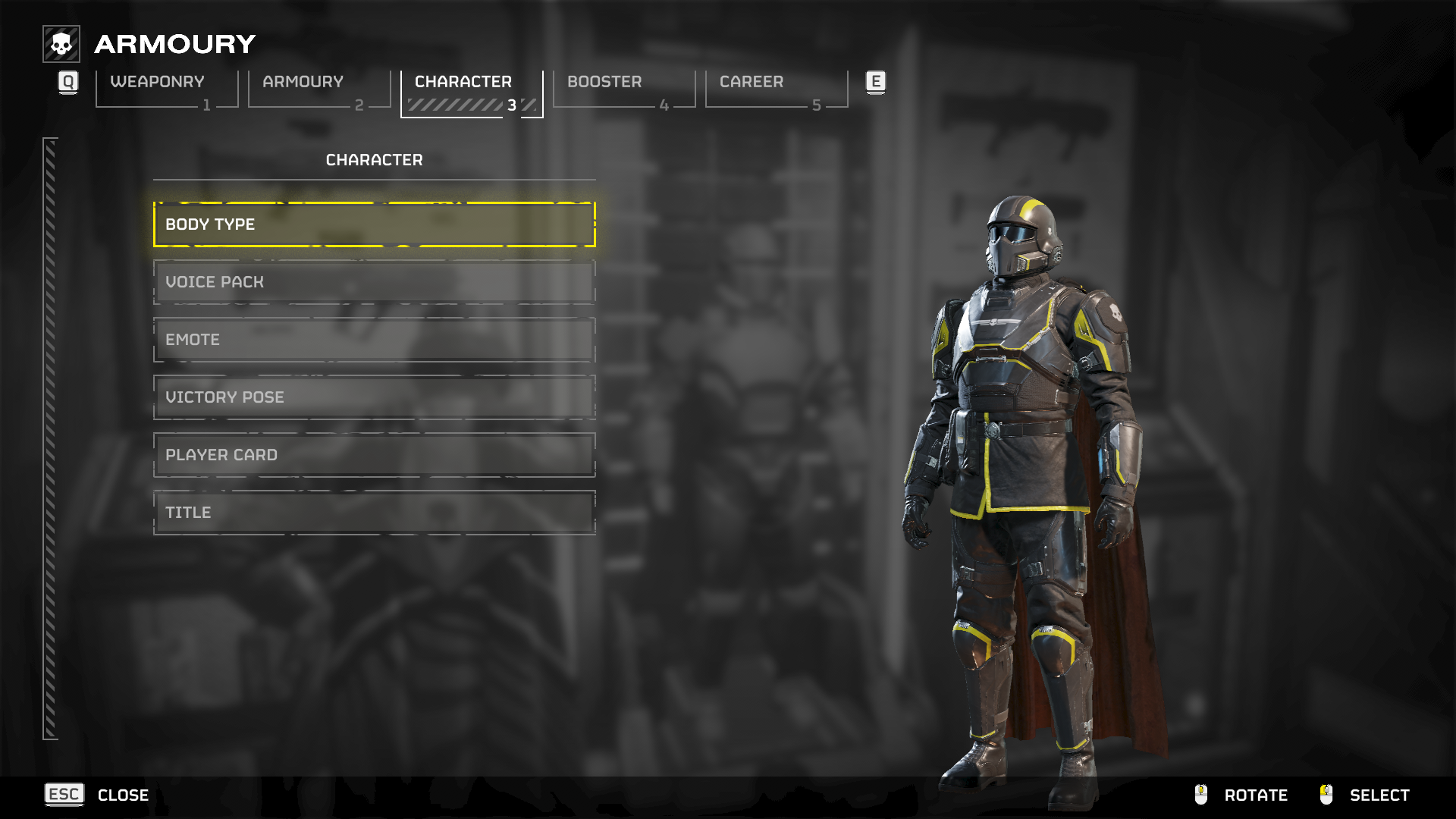Choose the Body Type option
This screenshot has height=819, width=1456.
[374, 224]
